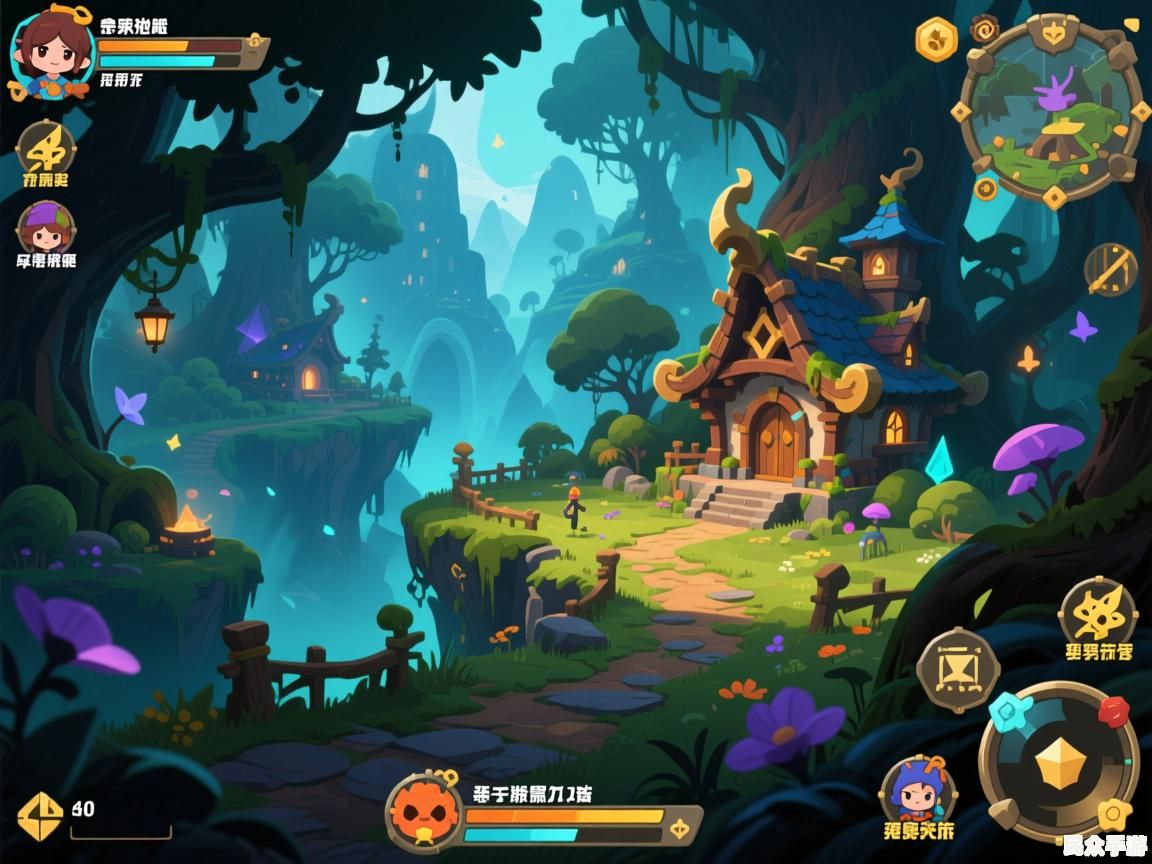Click the orange monster target portrait

[x=425, y=810]
